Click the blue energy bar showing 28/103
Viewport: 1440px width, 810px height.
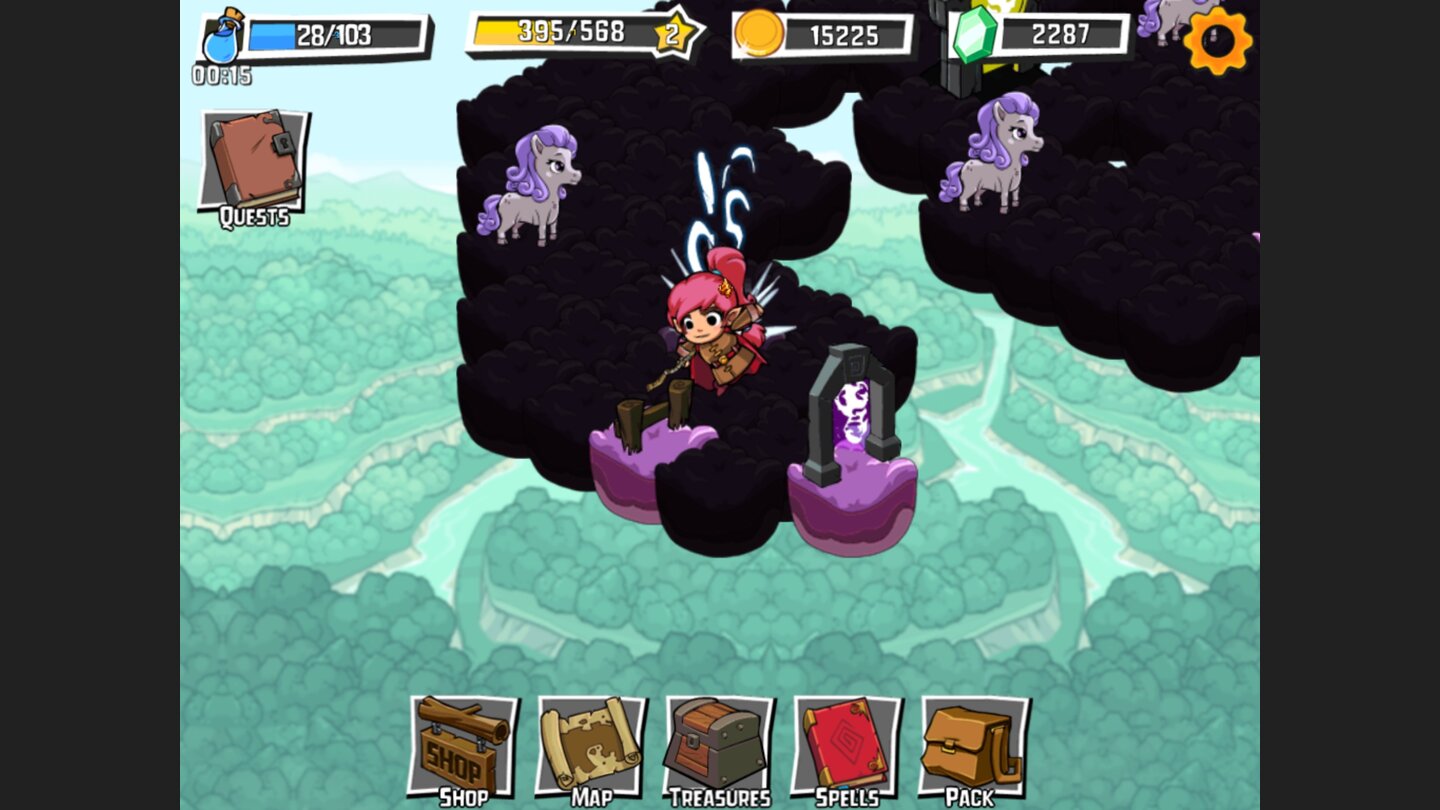click(330, 32)
